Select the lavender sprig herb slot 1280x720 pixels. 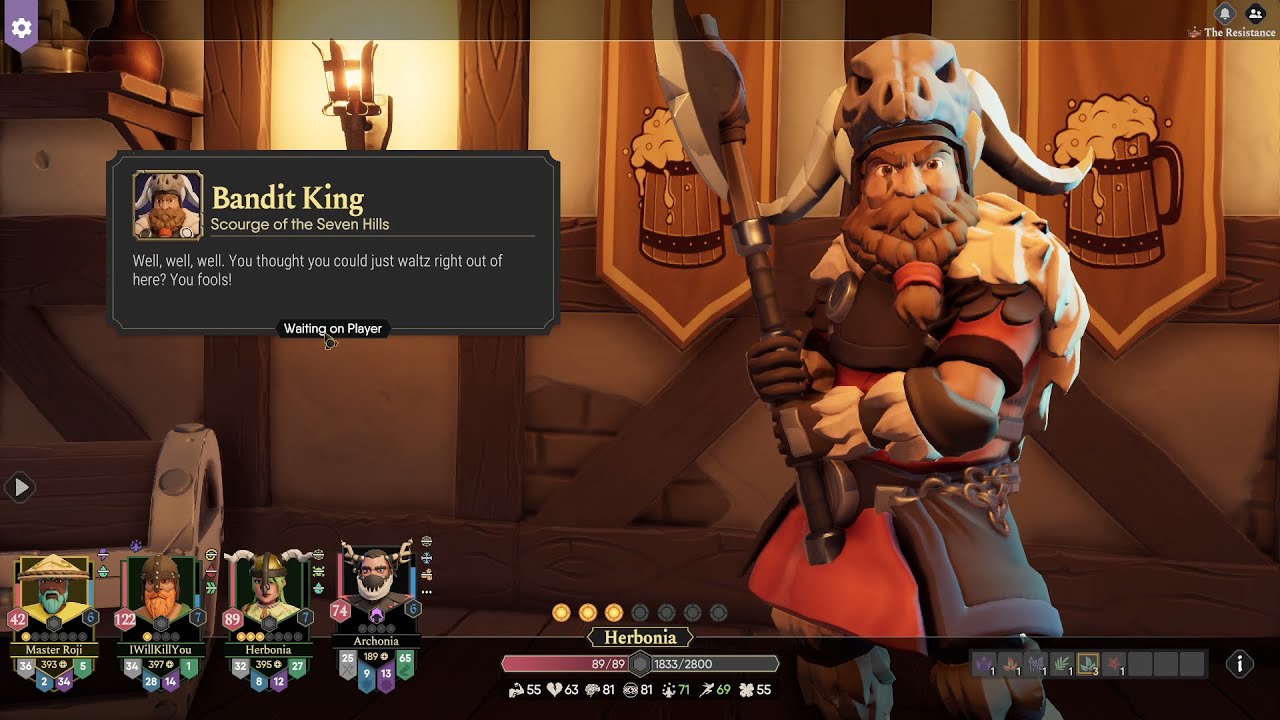tap(1035, 663)
